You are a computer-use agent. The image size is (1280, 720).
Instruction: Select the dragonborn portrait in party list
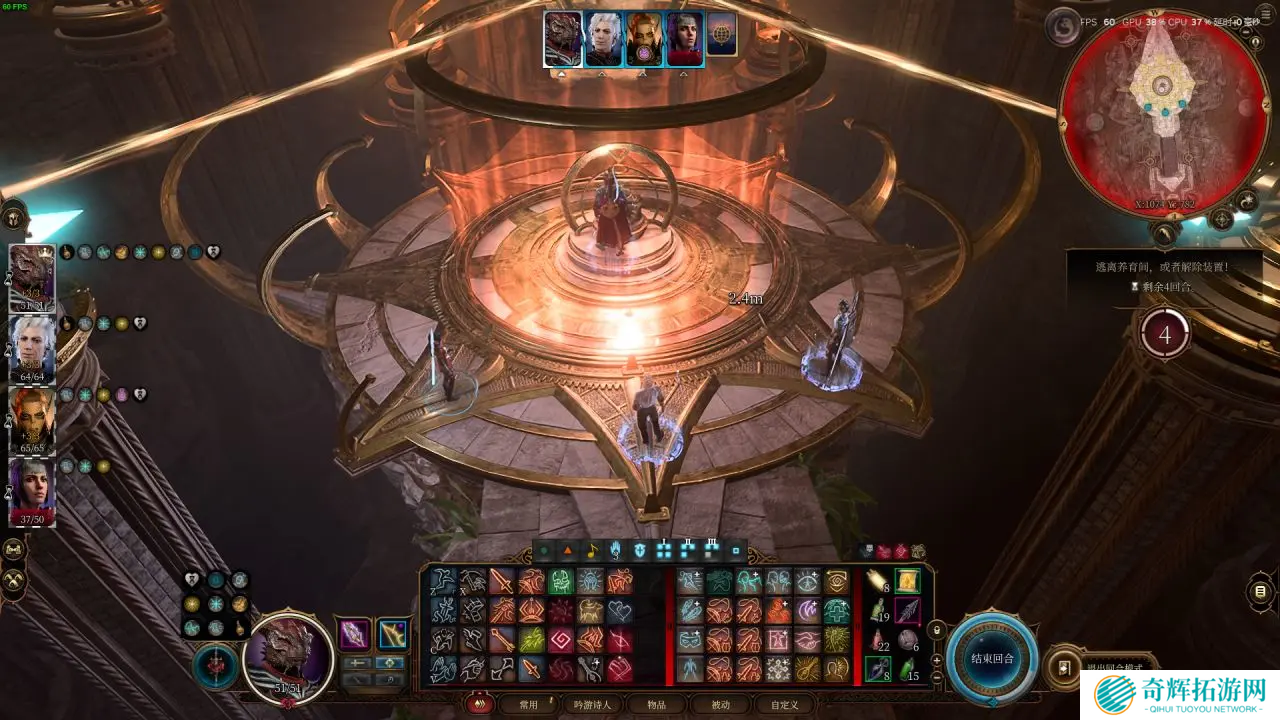pyautogui.click(x=32, y=278)
